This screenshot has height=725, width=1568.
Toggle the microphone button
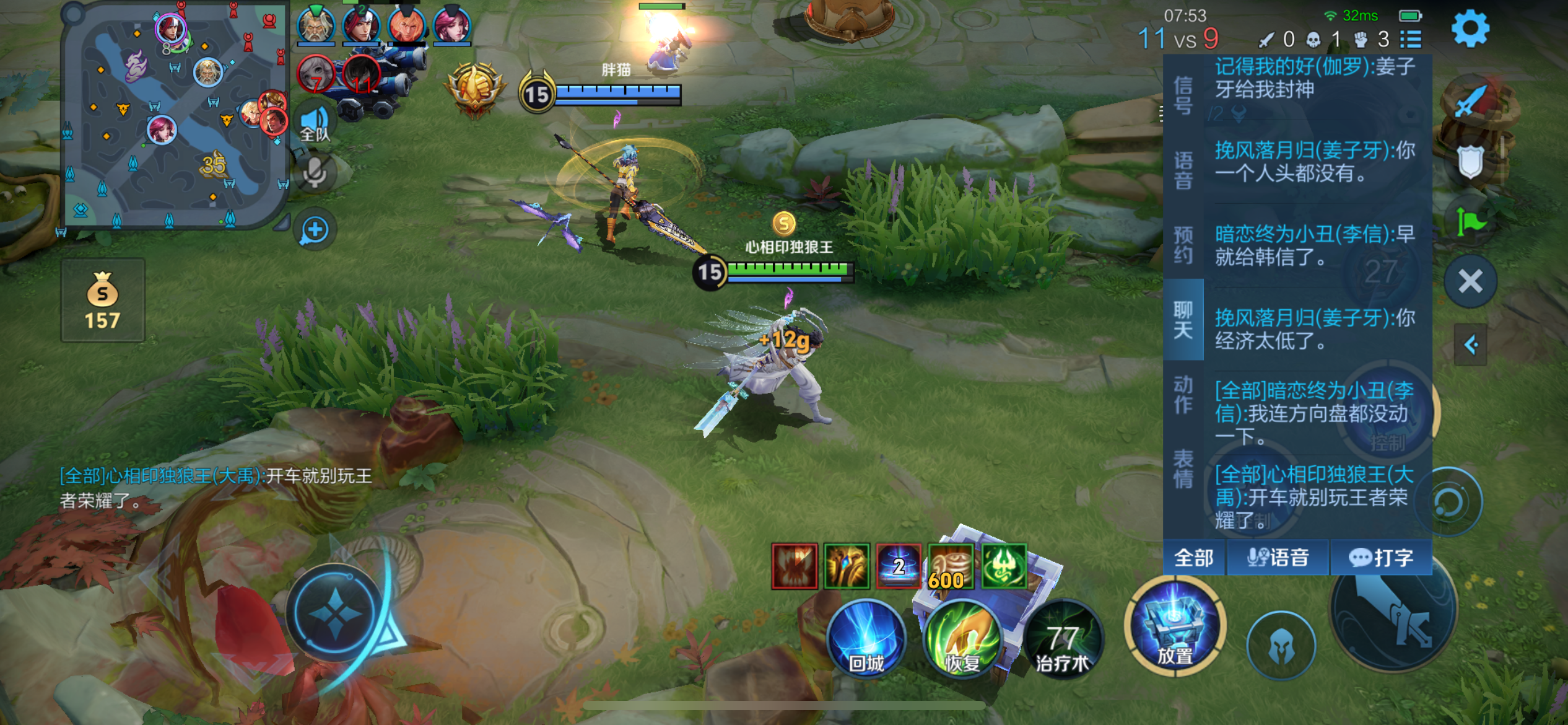point(315,173)
